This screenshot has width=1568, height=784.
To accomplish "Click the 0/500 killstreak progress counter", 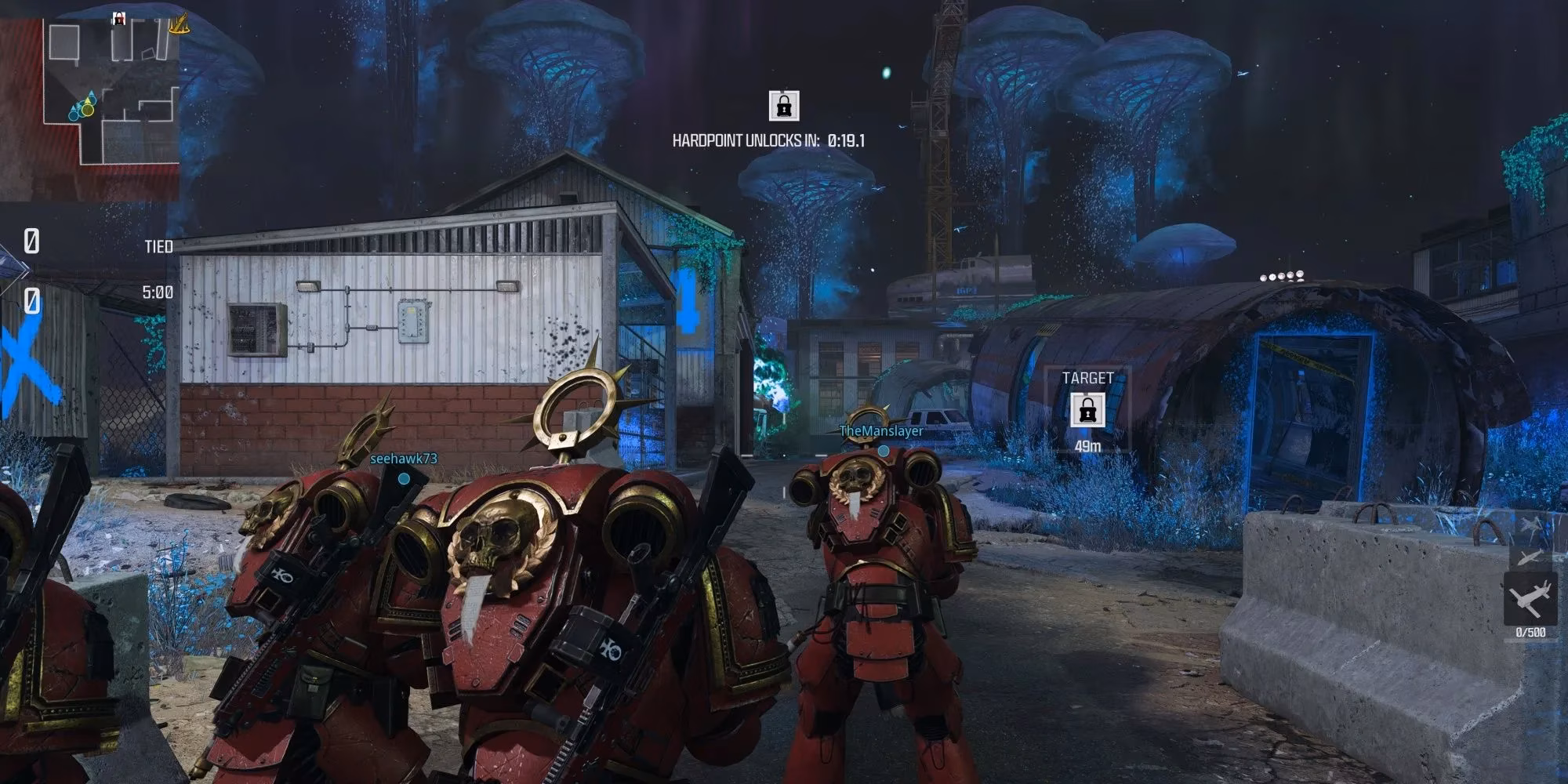I will (1530, 631).
